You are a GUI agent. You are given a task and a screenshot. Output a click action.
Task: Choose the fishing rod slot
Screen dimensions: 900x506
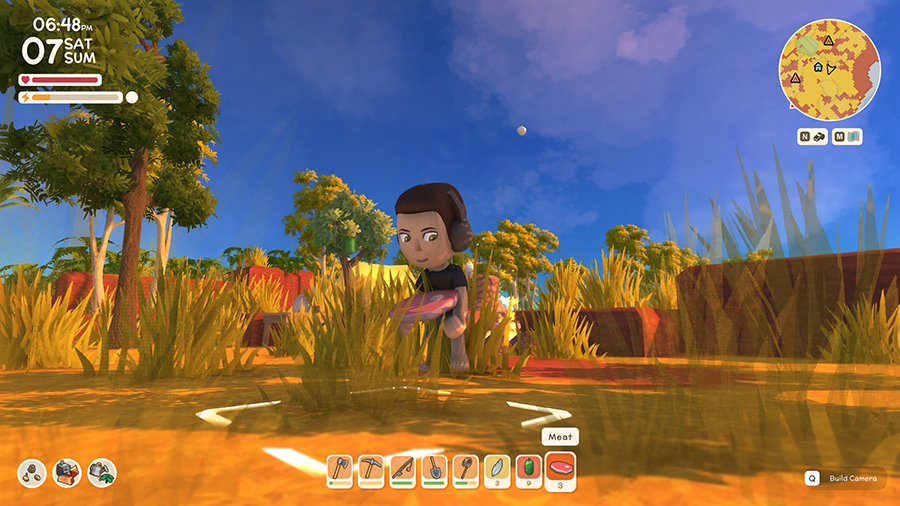[402, 469]
